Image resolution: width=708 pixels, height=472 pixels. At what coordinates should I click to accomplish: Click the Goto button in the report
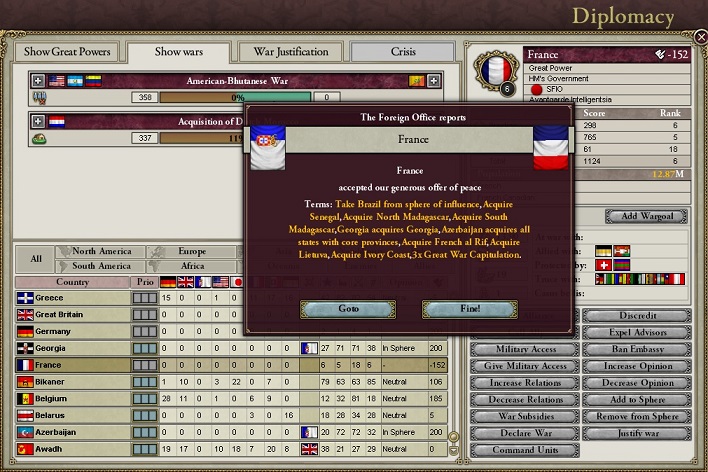point(348,308)
